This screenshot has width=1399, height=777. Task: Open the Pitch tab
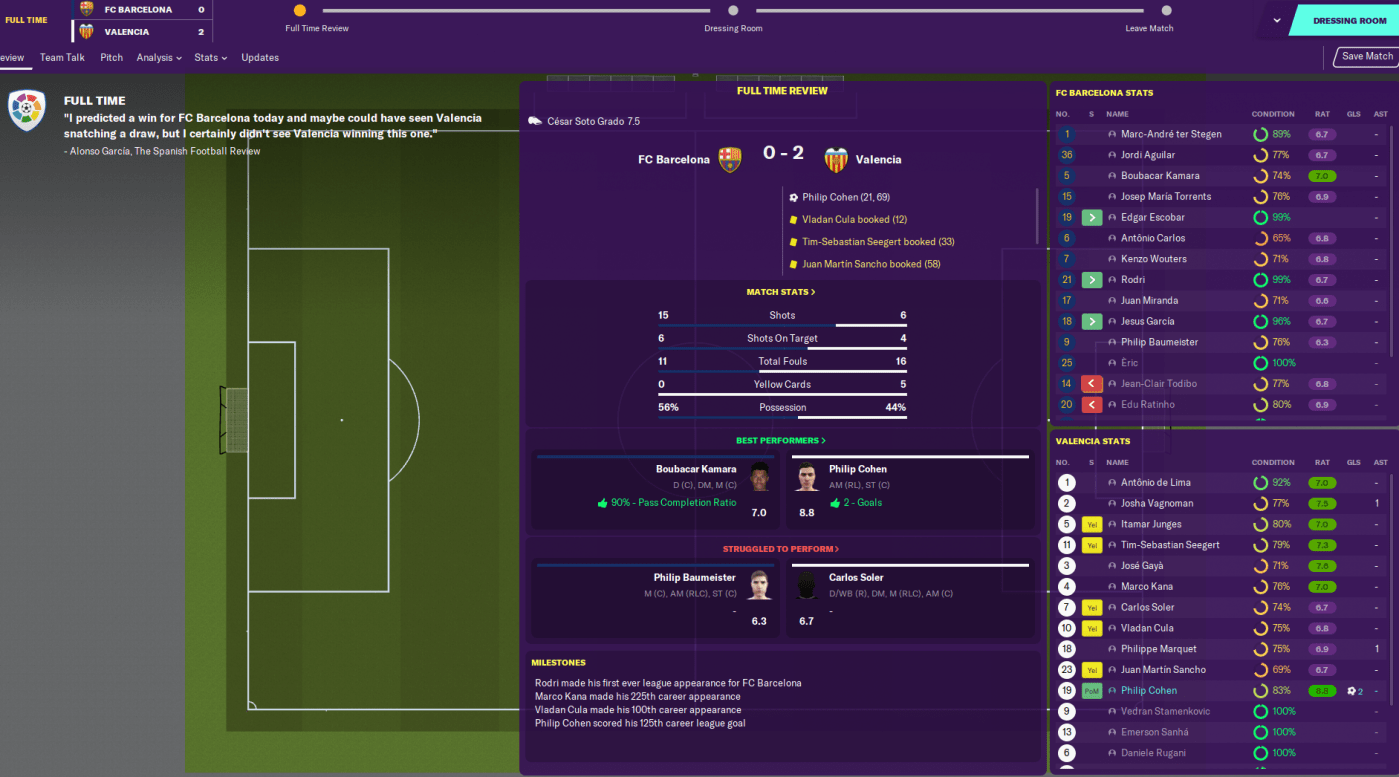point(111,58)
